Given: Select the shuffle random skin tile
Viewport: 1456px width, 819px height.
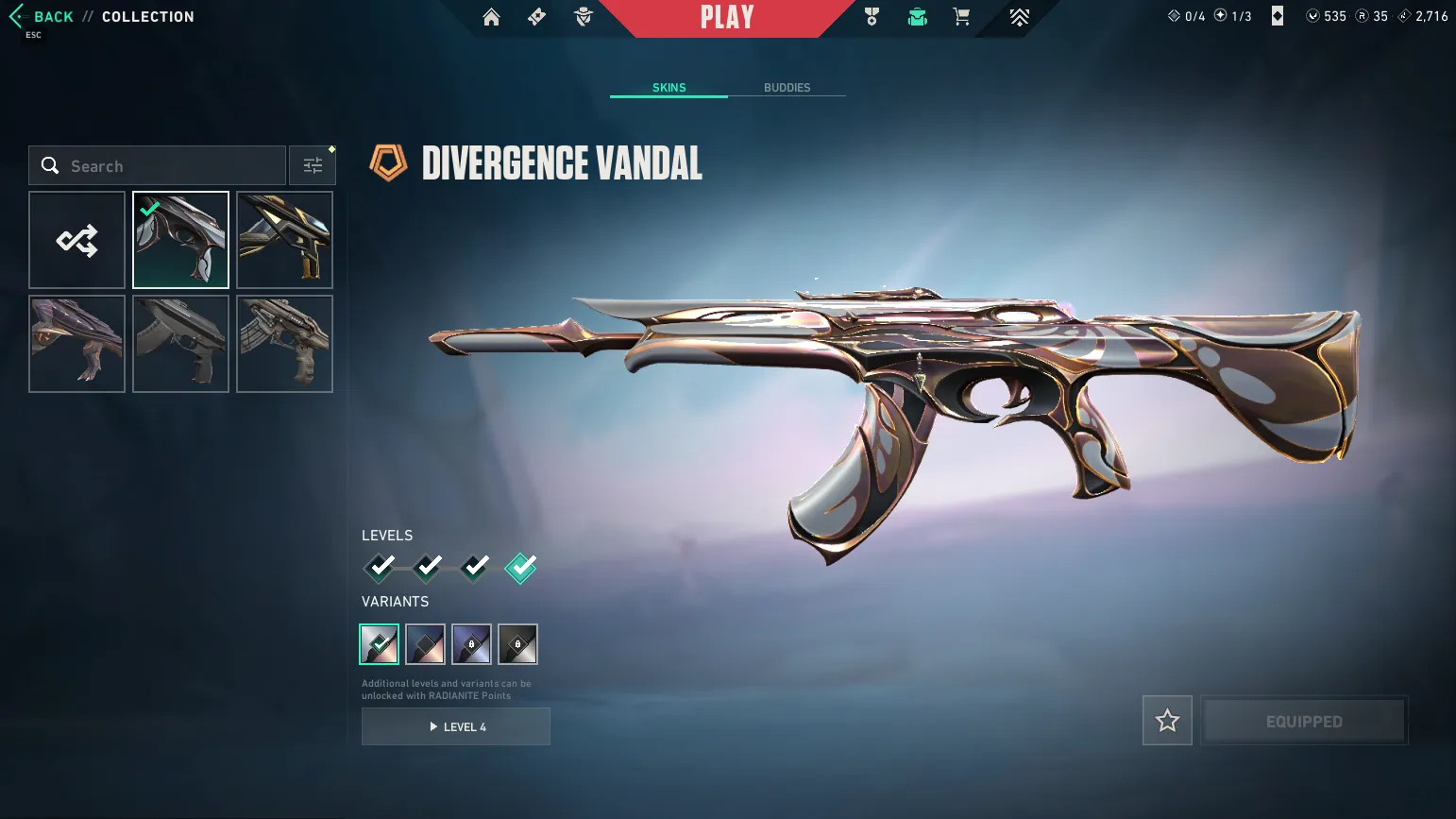Looking at the screenshot, I should pyautogui.click(x=76, y=239).
